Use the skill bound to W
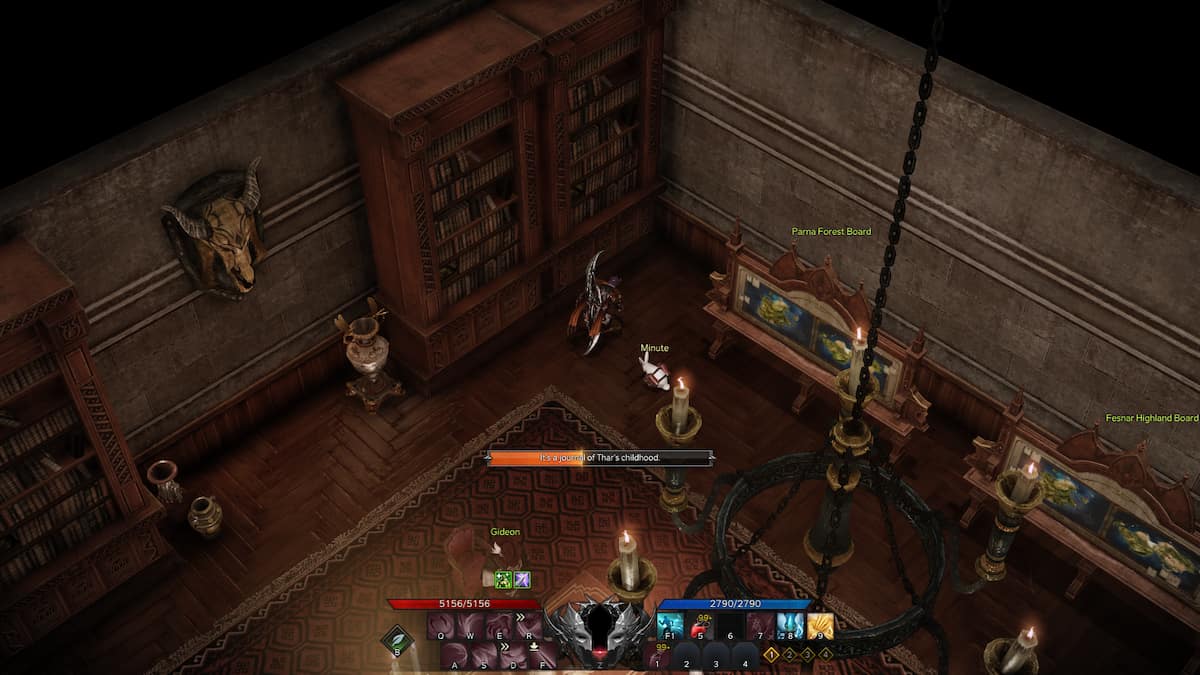Screen dimensions: 1200x675 pos(470,626)
